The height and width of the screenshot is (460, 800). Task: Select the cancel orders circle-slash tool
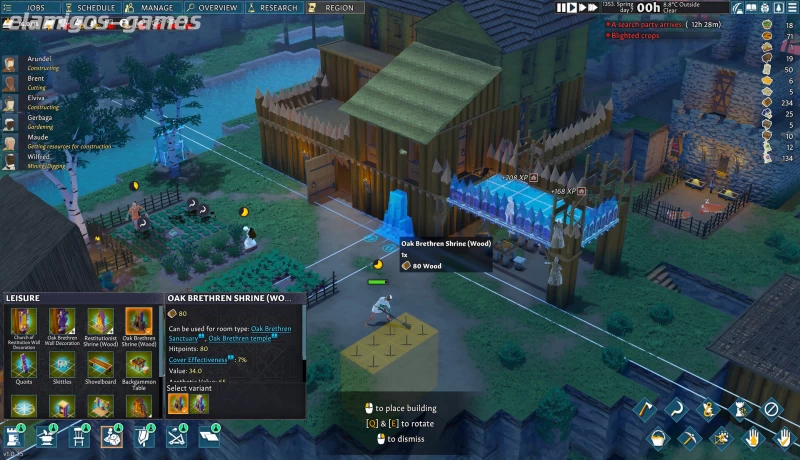pyautogui.click(x=771, y=408)
